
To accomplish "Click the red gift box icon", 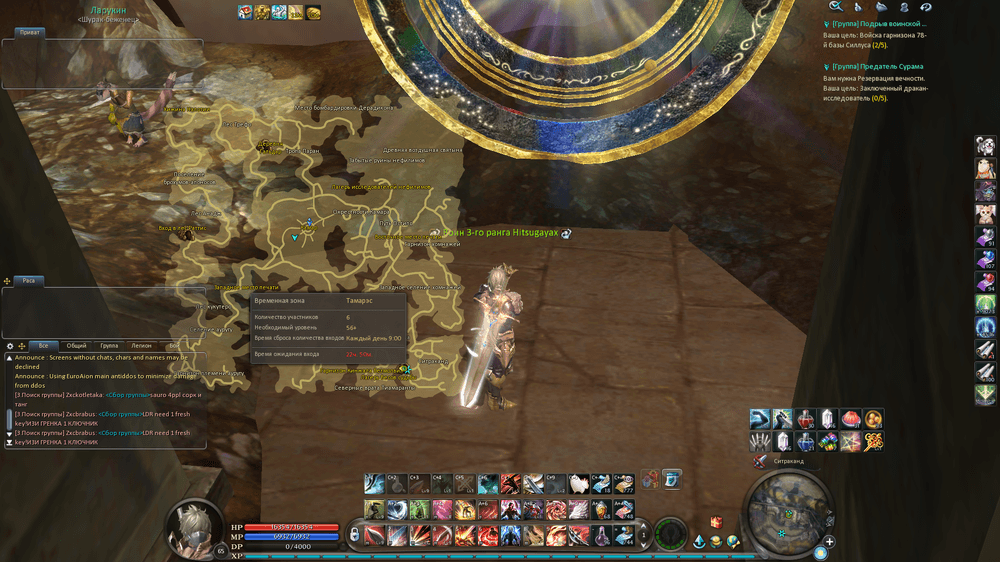I will (x=715, y=522).
